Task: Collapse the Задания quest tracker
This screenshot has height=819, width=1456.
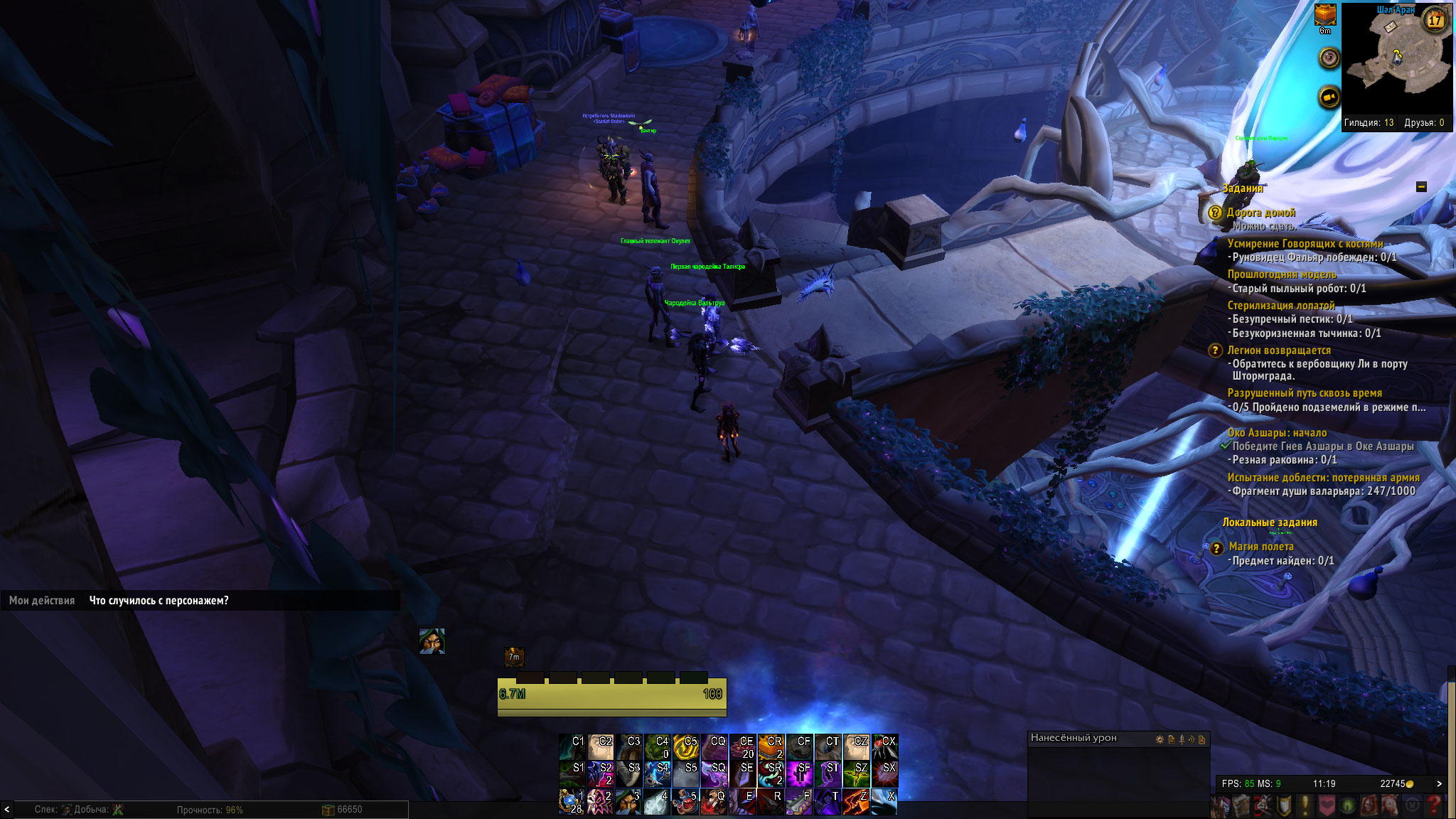Action: click(x=1421, y=187)
